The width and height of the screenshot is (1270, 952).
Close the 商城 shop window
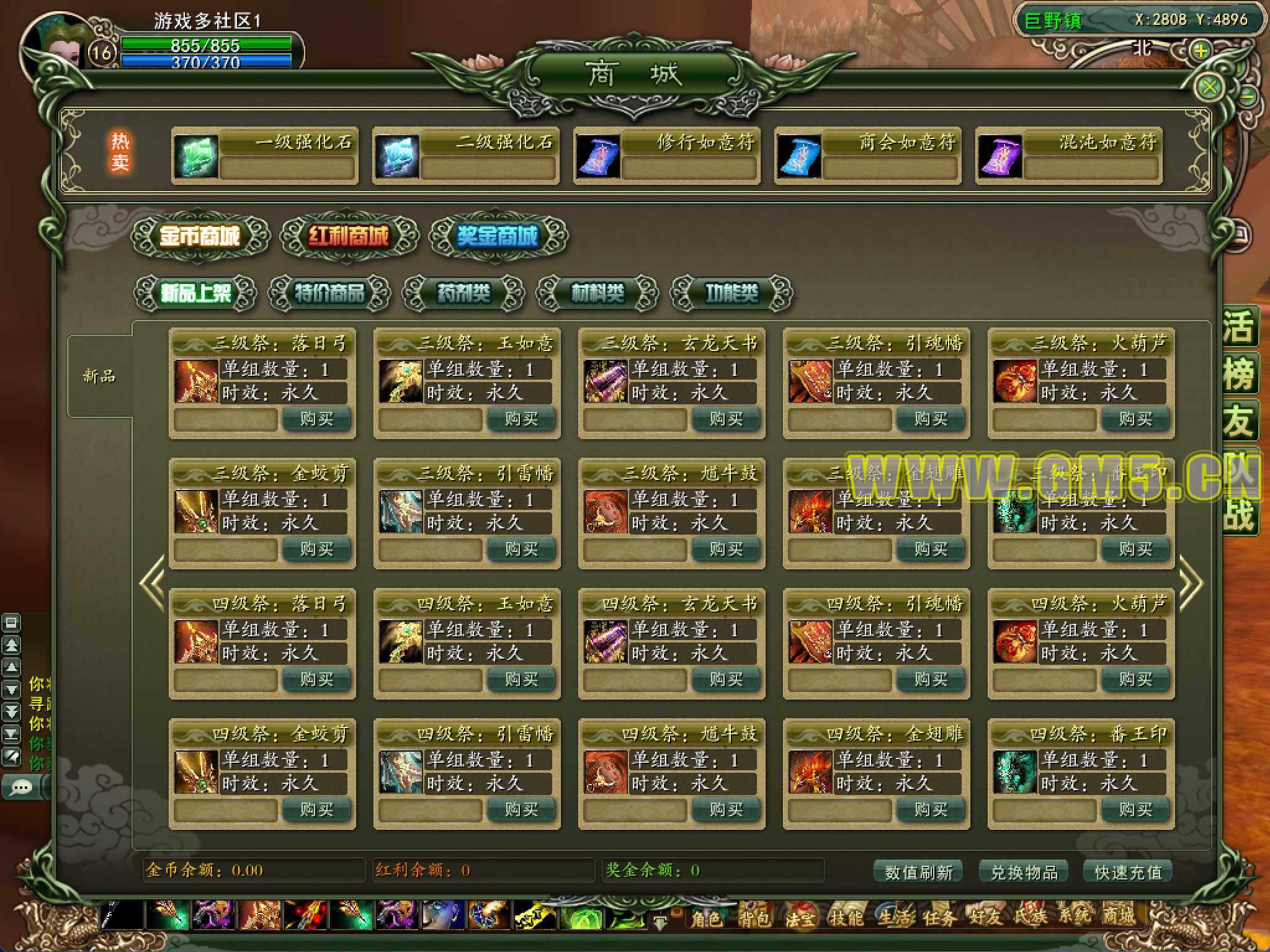tap(1208, 87)
